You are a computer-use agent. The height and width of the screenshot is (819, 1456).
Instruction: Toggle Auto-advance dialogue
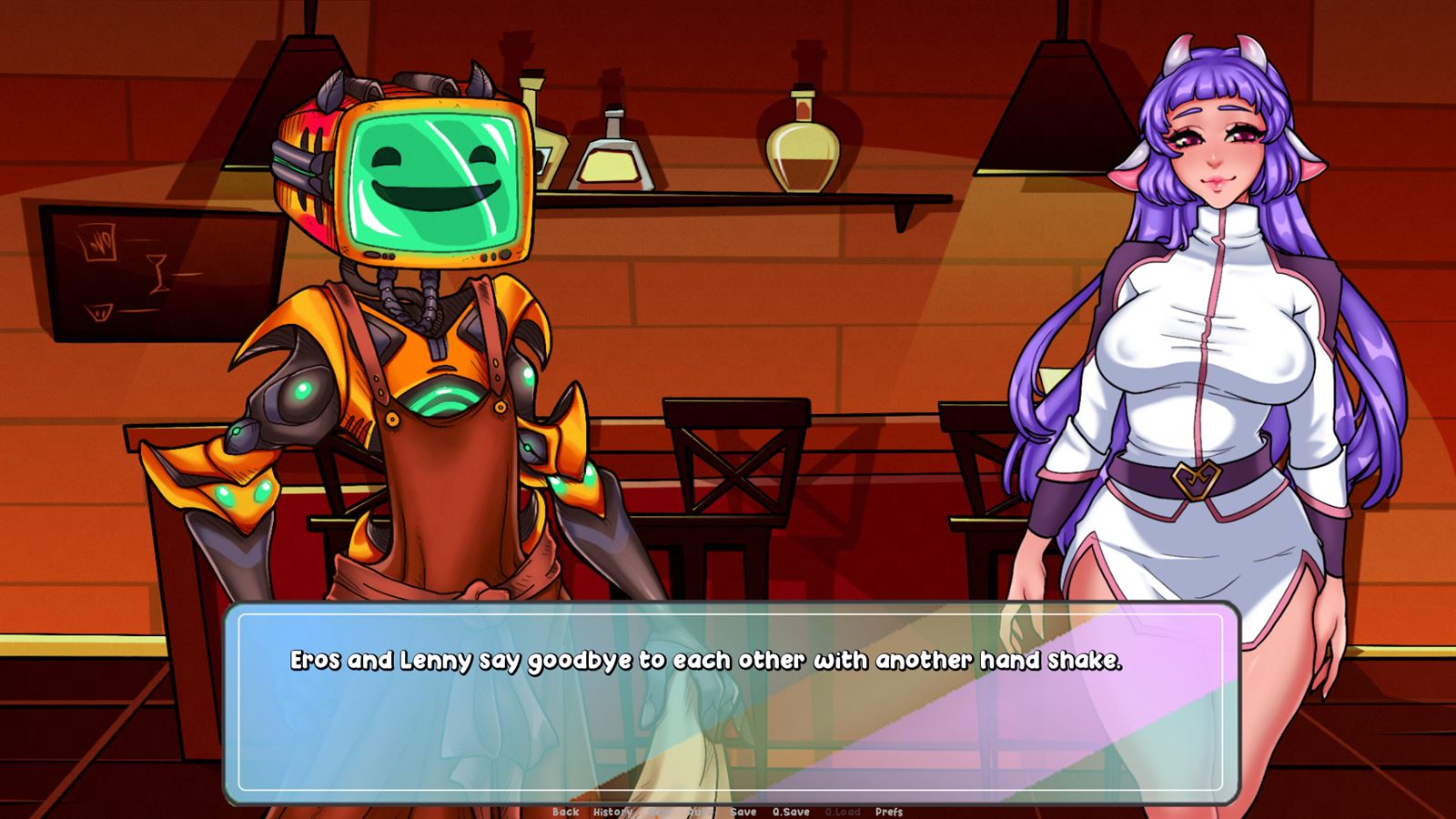(700, 812)
